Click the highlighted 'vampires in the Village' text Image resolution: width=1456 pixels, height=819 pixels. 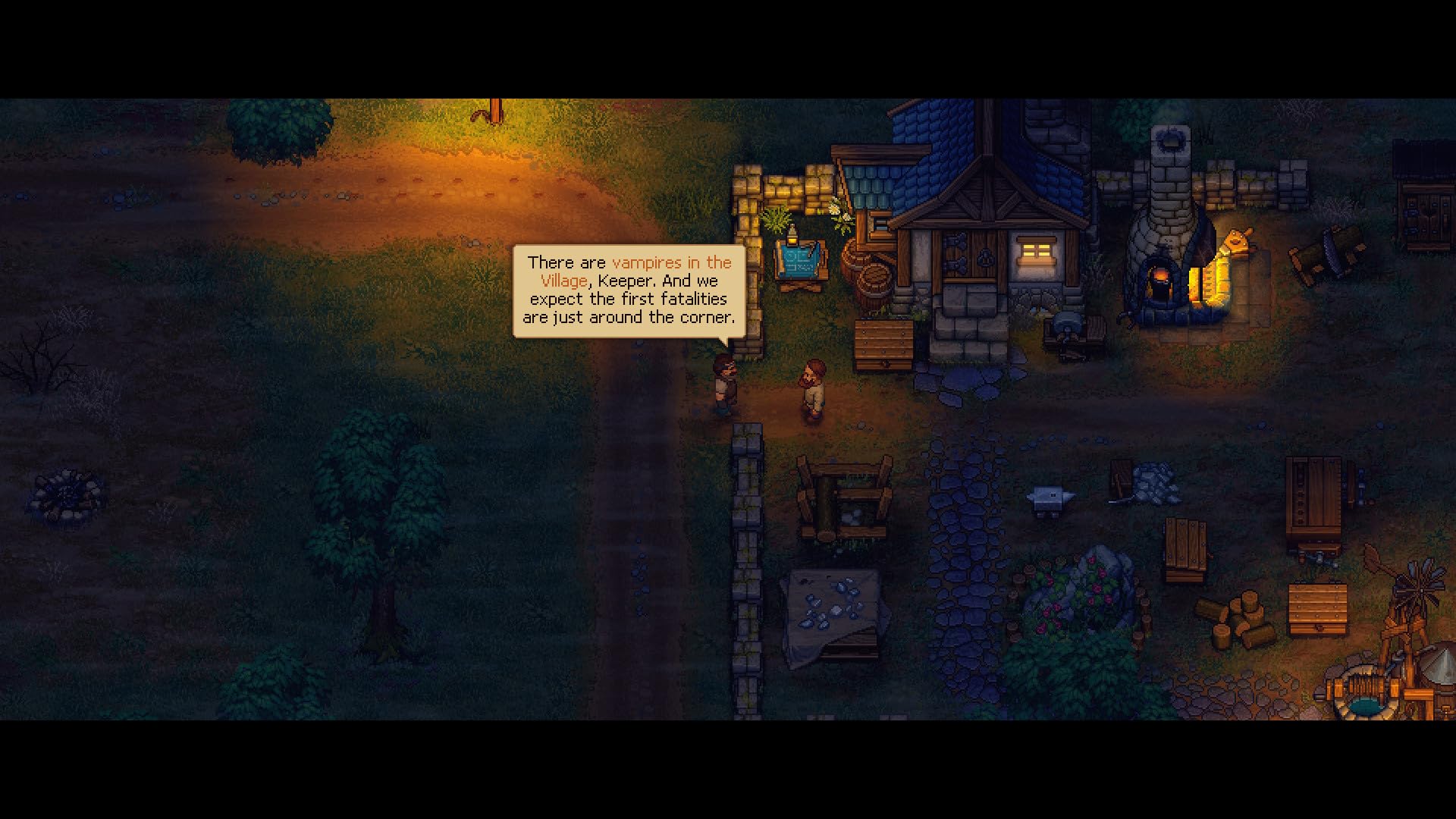pyautogui.click(x=671, y=263)
